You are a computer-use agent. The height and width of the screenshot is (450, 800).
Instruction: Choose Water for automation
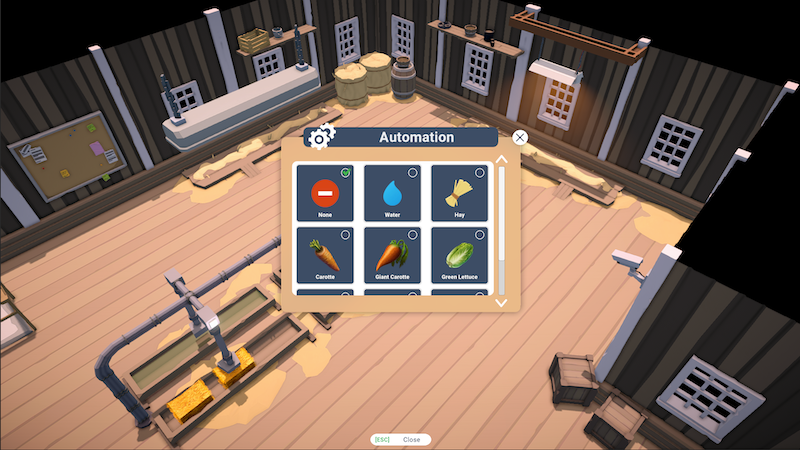tap(392, 193)
